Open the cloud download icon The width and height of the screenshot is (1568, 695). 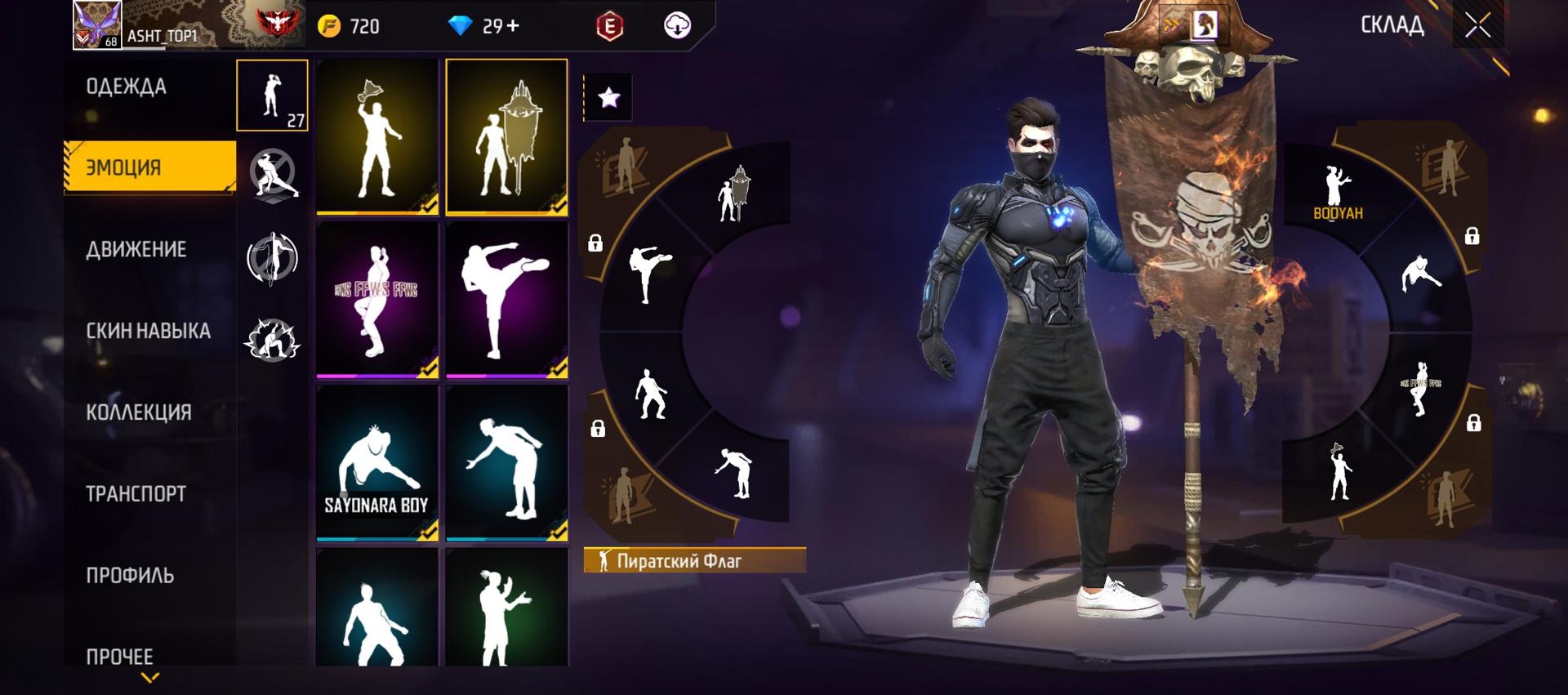coord(677,26)
